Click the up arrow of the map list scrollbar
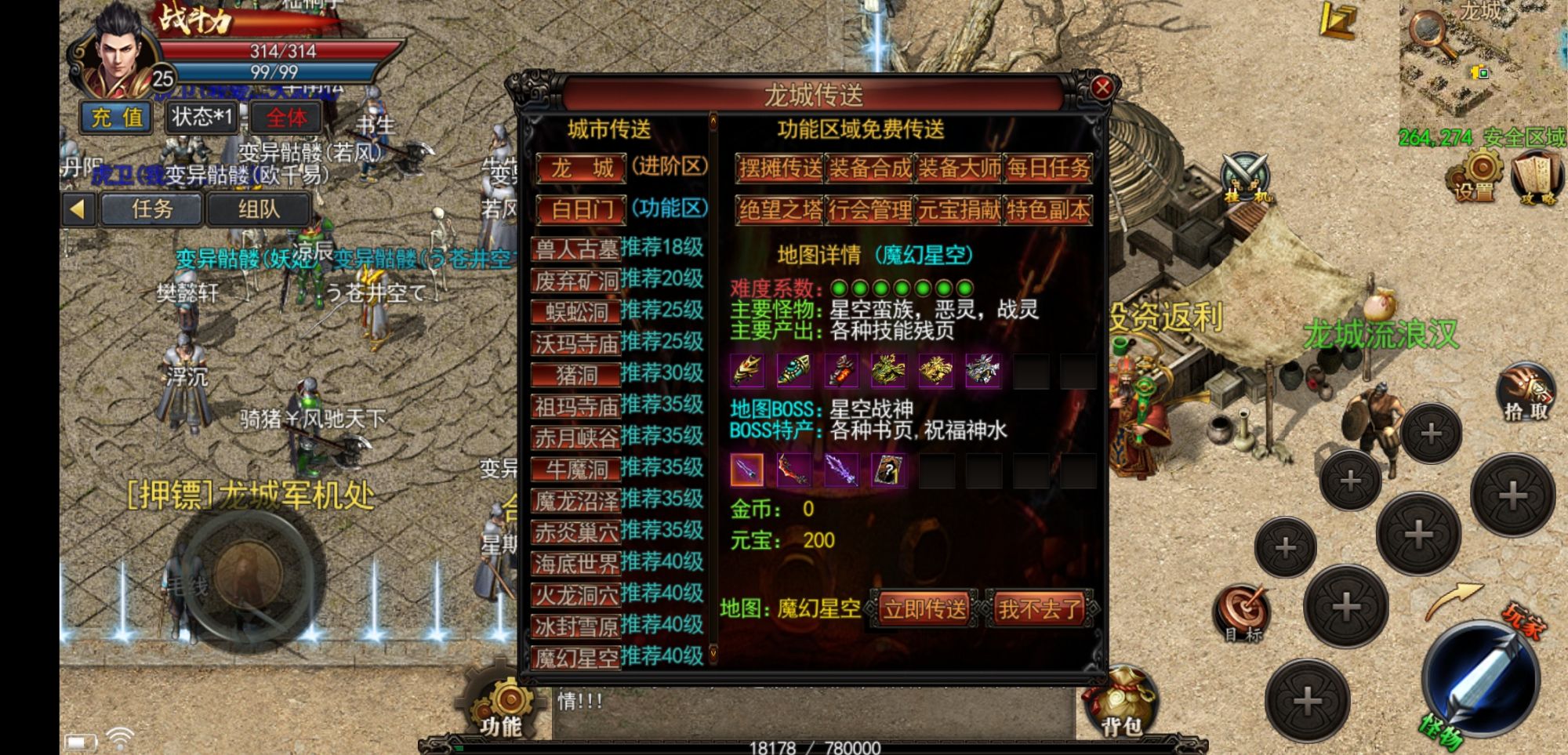Image resolution: width=1568 pixels, height=755 pixels. pos(713,122)
